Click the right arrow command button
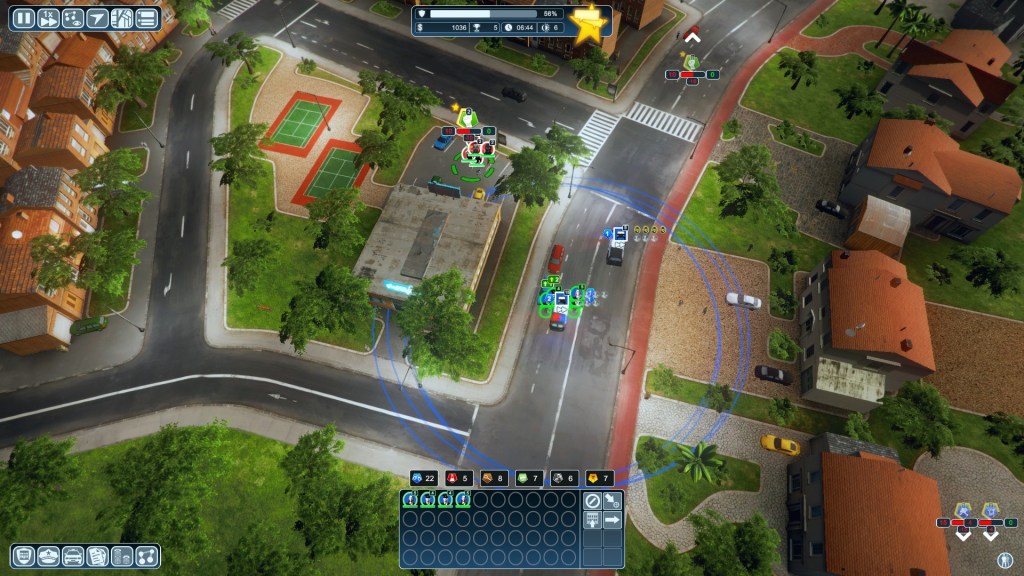 tap(612, 520)
